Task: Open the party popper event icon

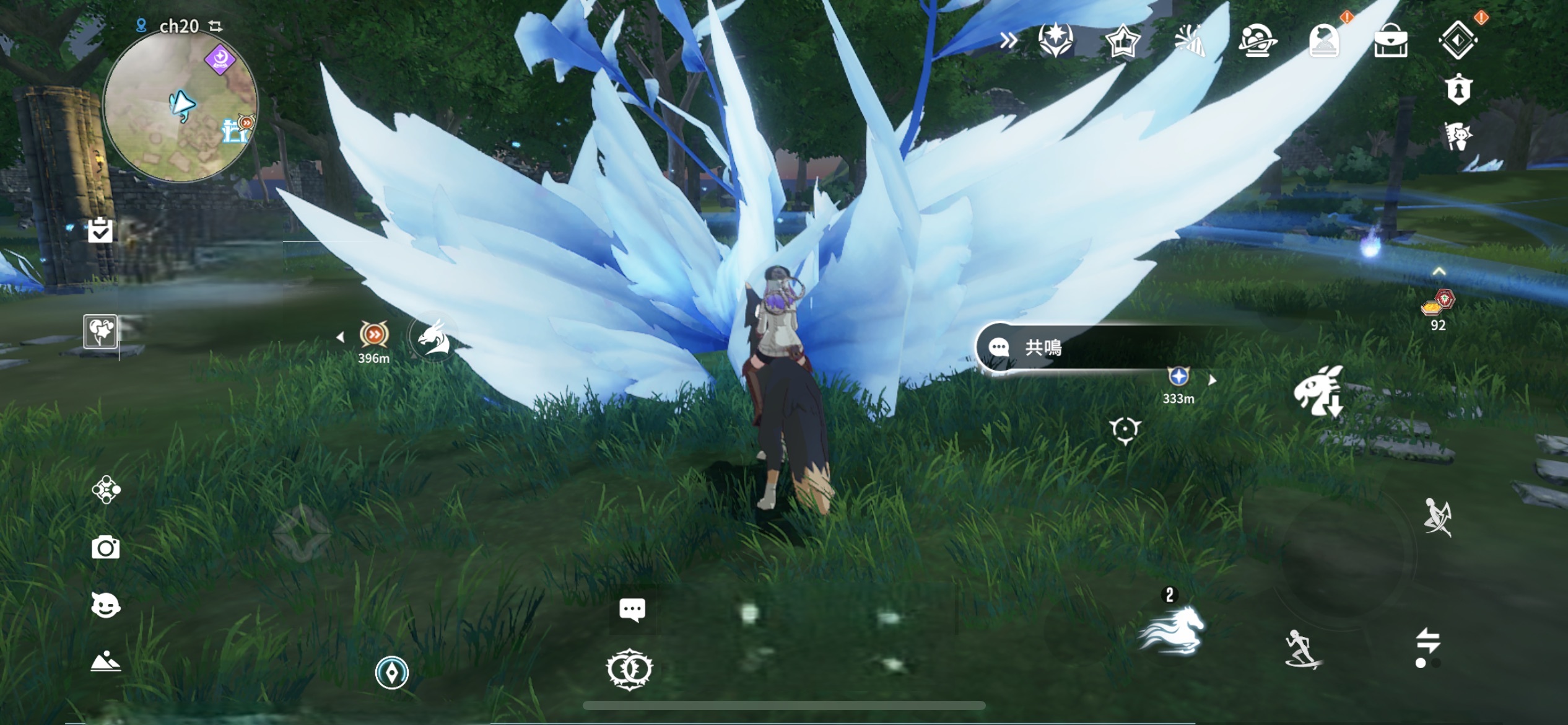Action: click(1189, 42)
